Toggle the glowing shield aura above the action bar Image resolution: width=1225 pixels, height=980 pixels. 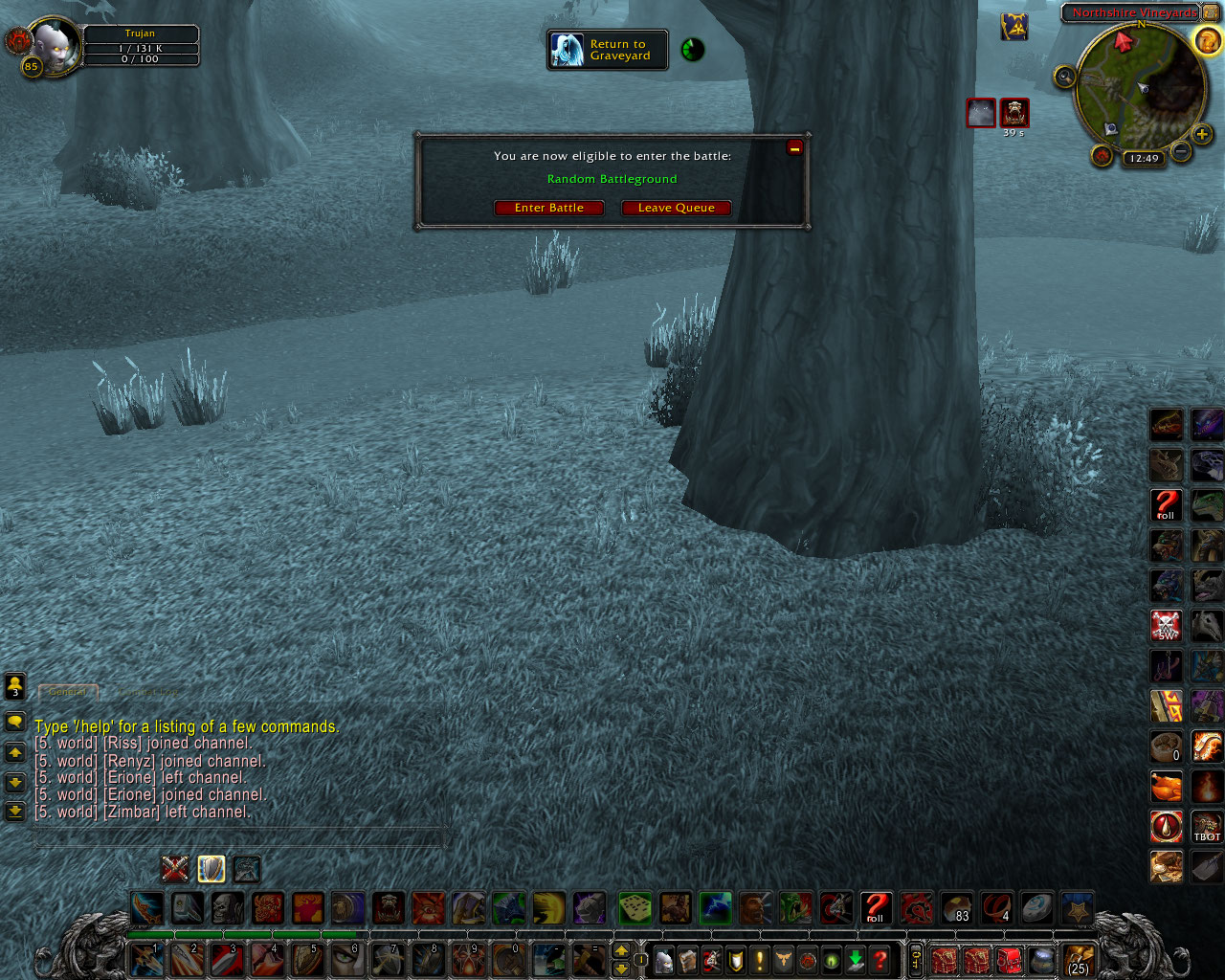[211, 868]
